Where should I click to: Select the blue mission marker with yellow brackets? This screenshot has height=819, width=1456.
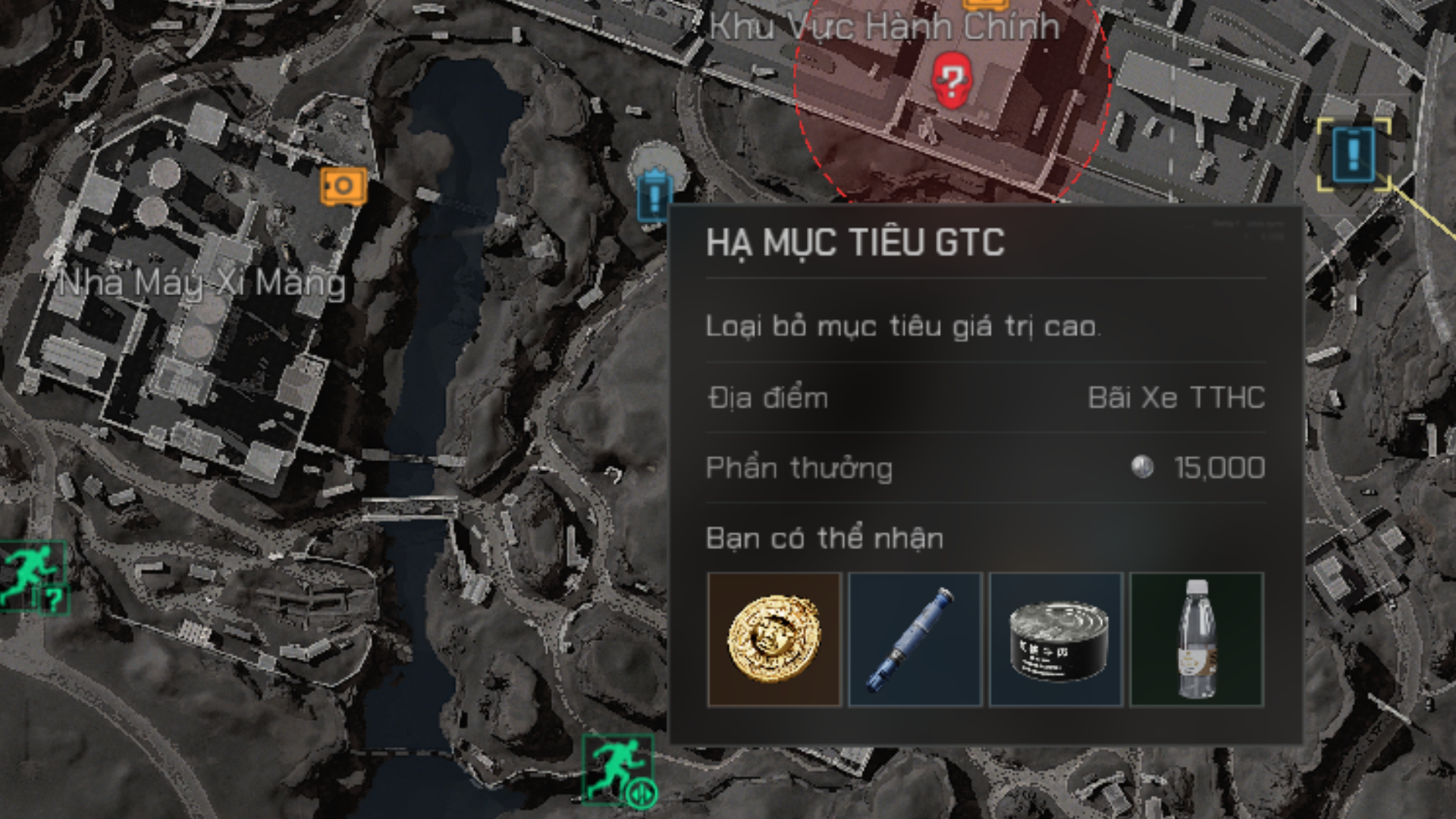click(x=1354, y=154)
